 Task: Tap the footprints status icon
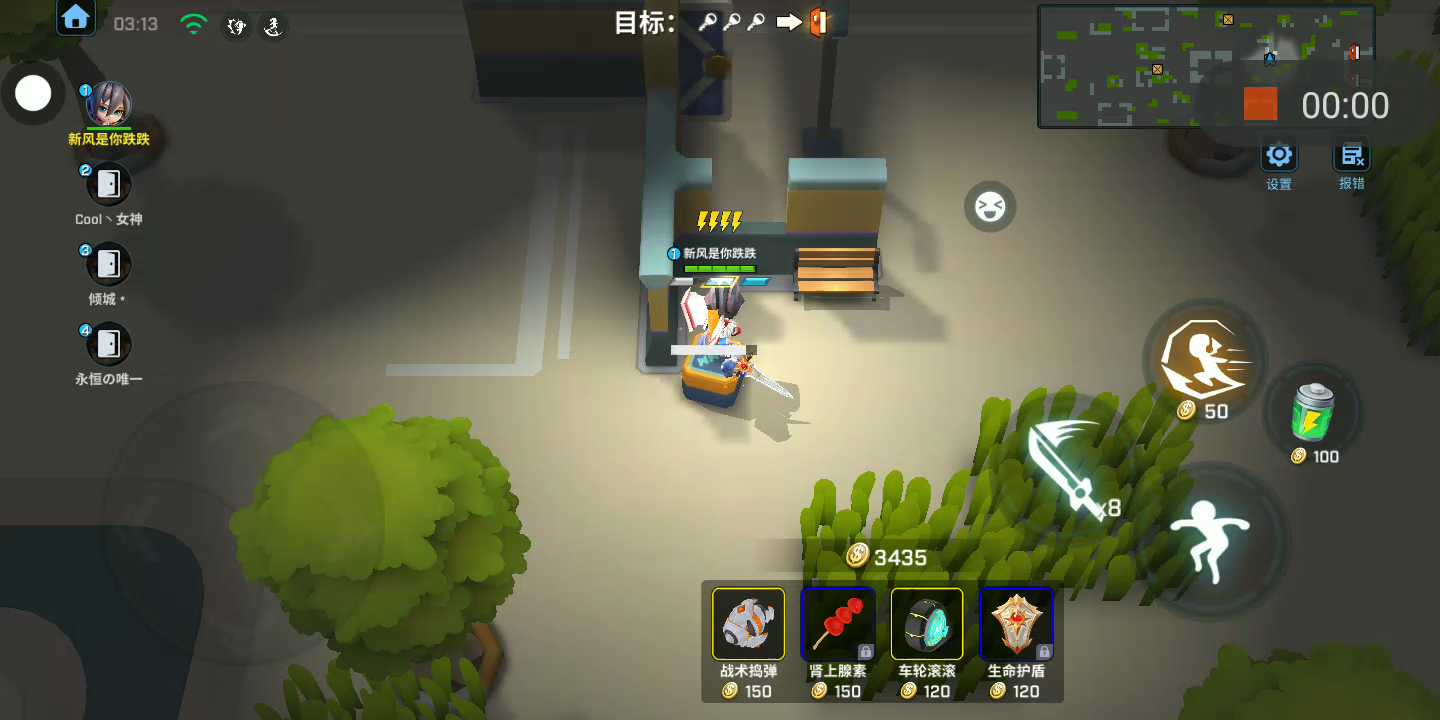pos(237,26)
